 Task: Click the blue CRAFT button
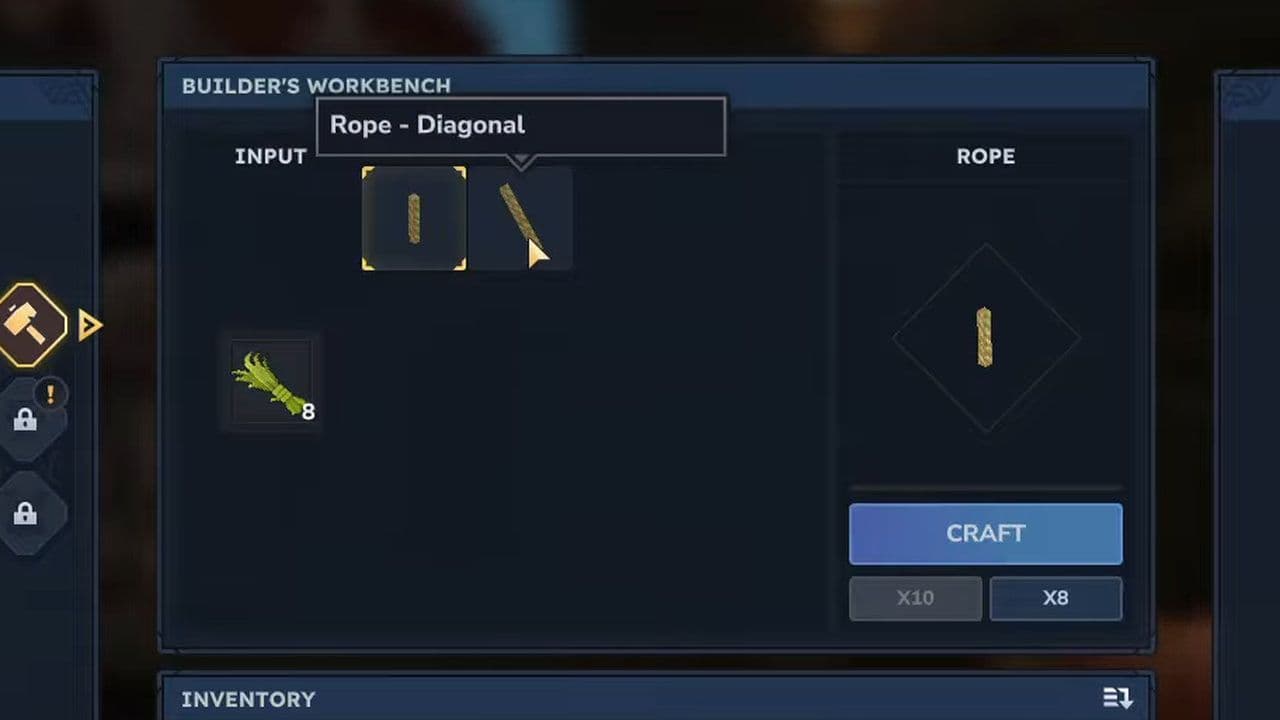tap(985, 534)
